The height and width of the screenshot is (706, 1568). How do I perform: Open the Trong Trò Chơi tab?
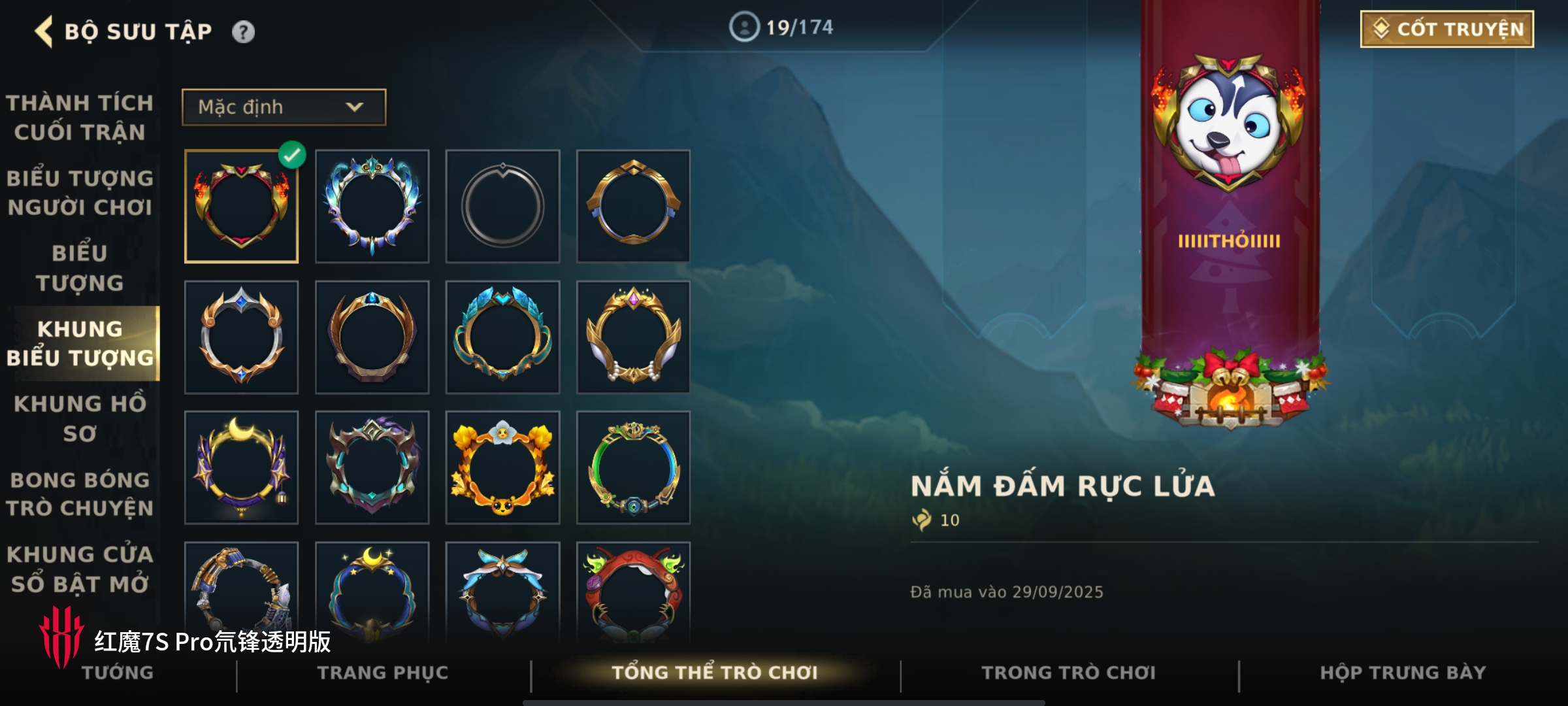1068,673
